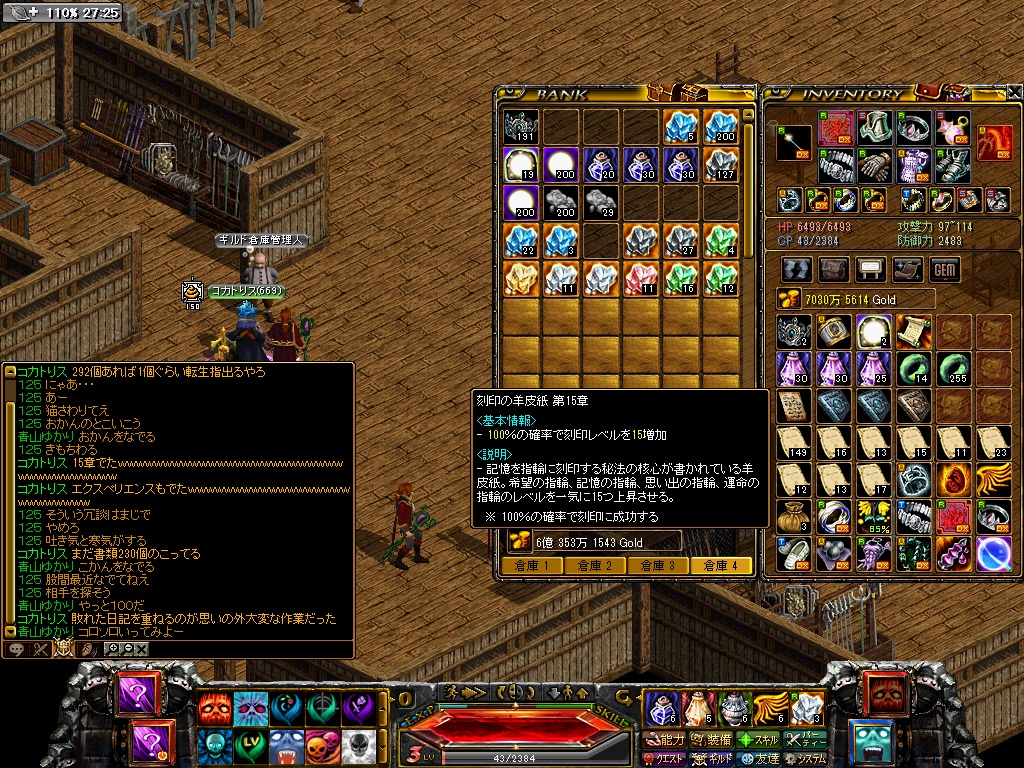The image size is (1024, 768).
Task: Open the システム system menu
Action: pos(807,759)
